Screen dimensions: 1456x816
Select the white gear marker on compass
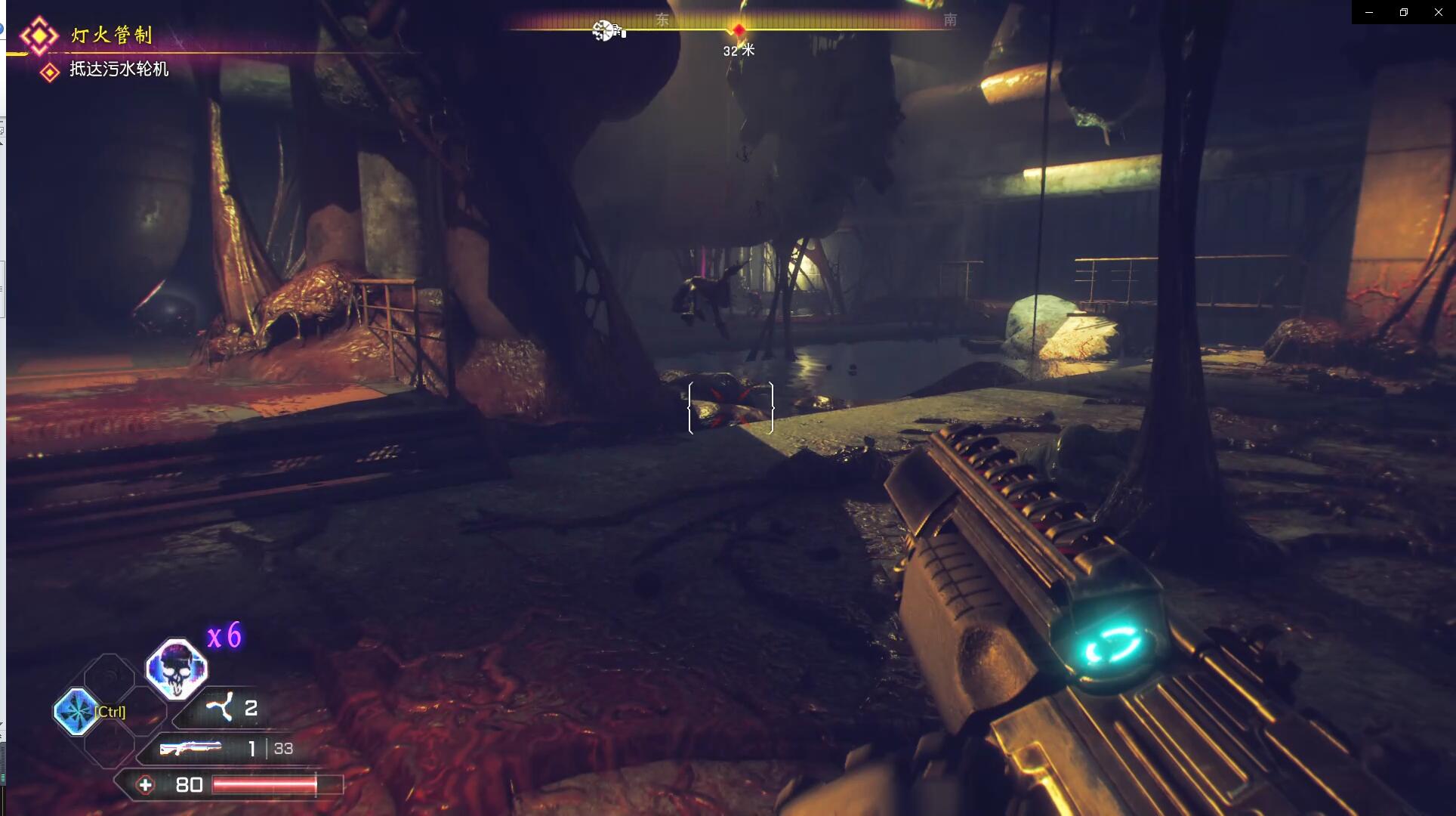tap(603, 30)
